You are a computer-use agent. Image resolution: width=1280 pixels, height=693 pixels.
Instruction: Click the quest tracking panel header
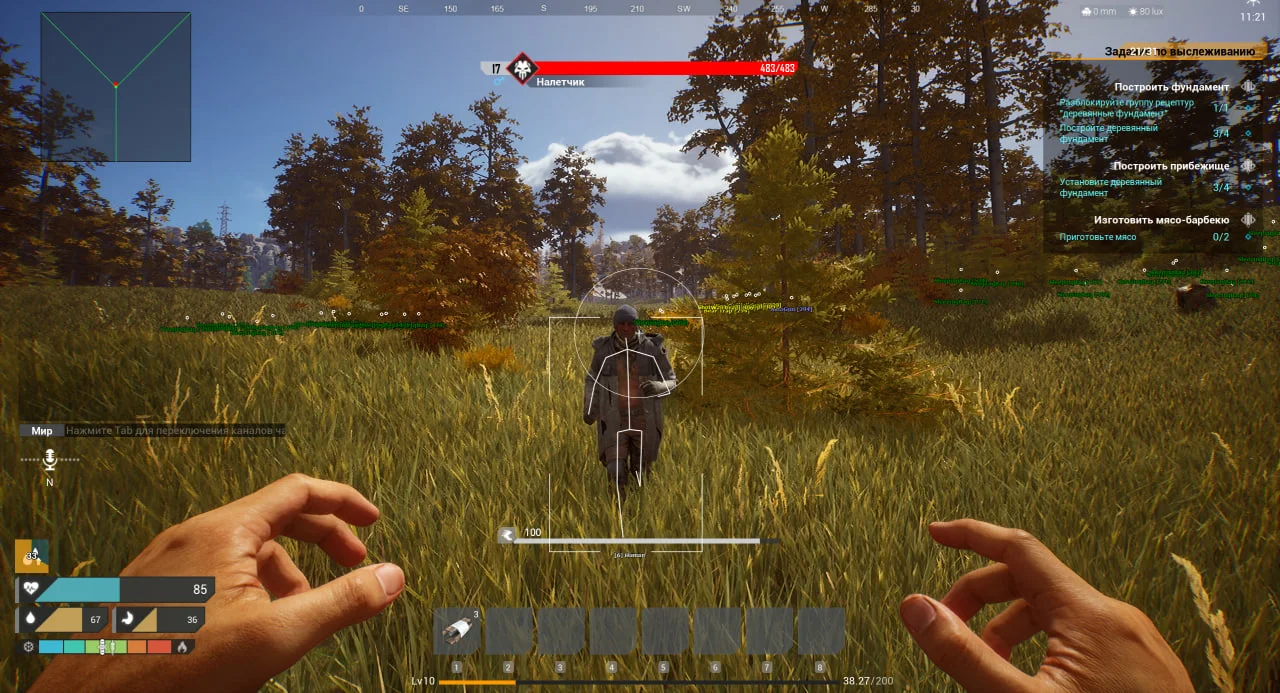(x=1178, y=51)
